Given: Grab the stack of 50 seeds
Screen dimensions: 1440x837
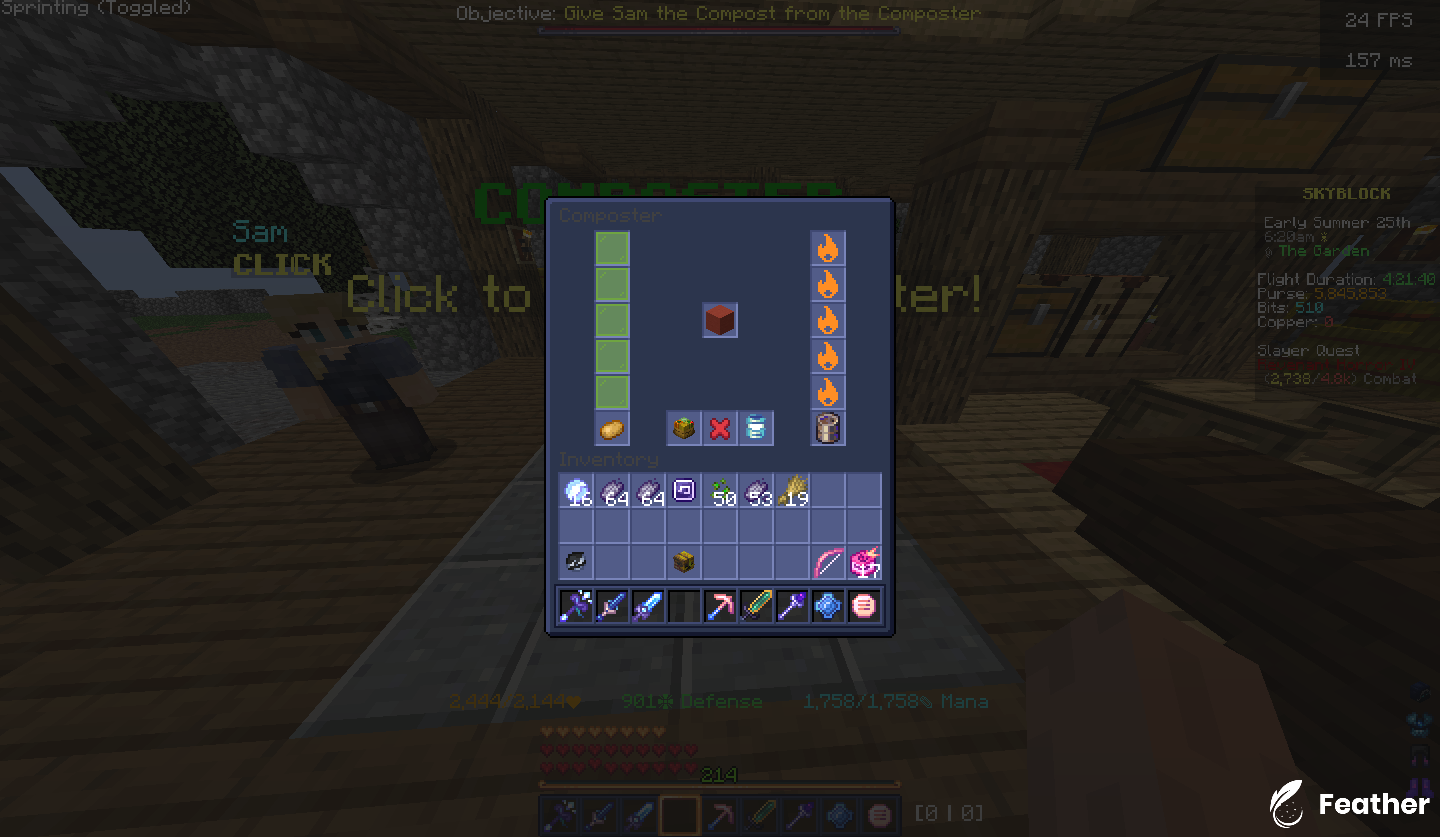Looking at the screenshot, I should [x=719, y=490].
